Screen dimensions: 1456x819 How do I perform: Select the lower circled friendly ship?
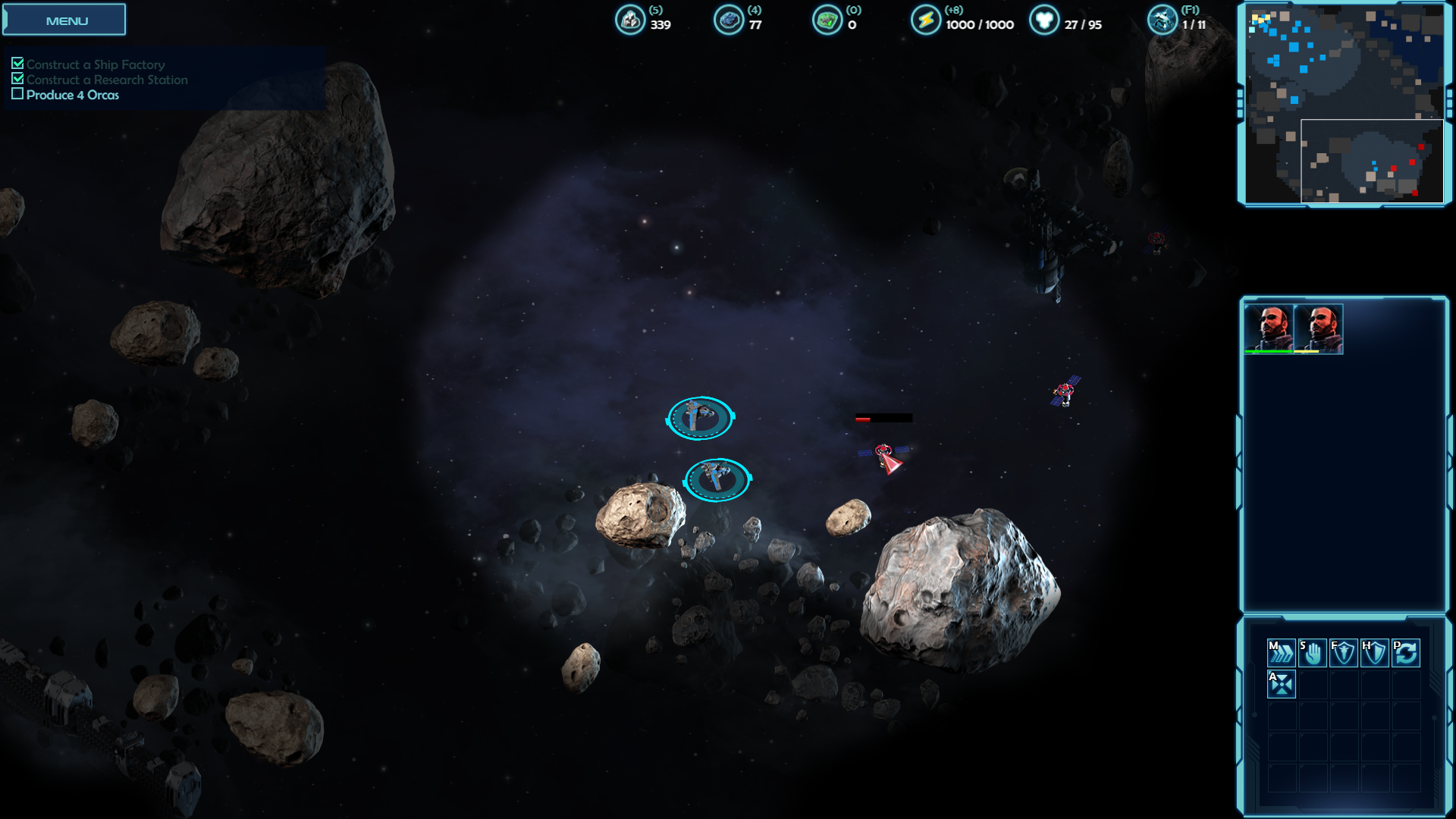point(717,479)
